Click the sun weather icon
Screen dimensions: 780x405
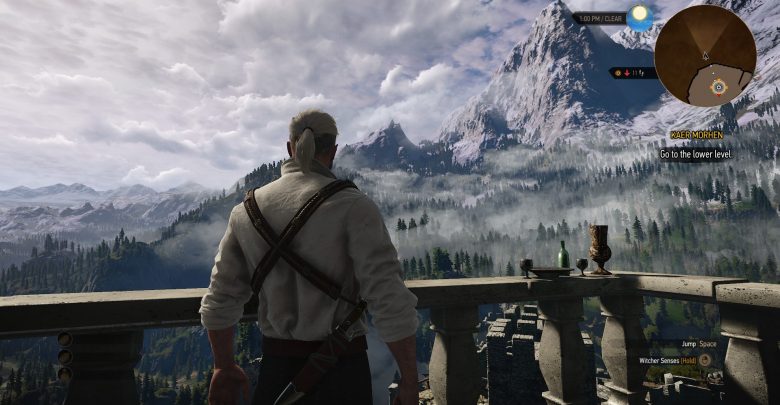click(639, 15)
